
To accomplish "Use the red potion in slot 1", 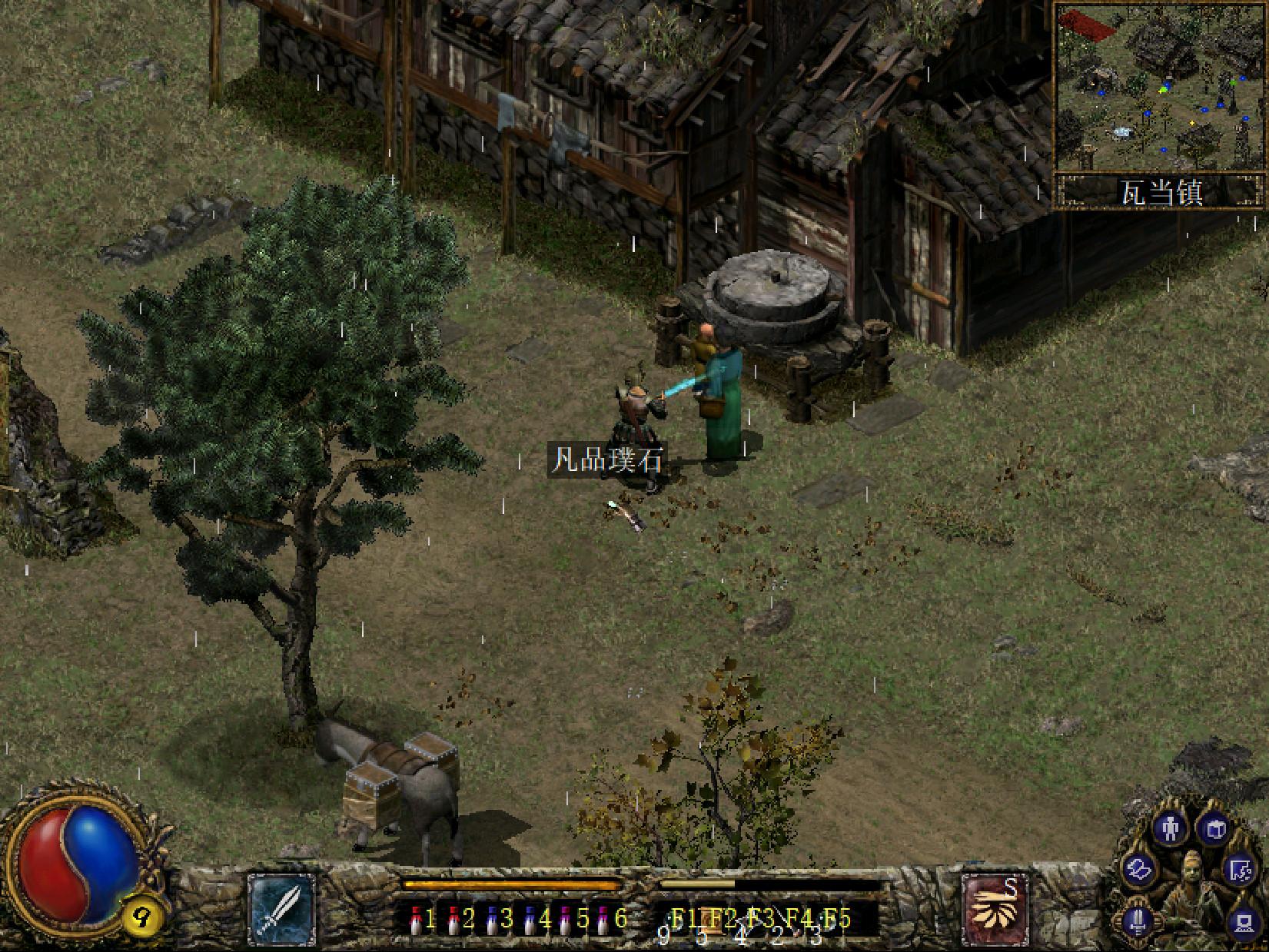I will click(x=415, y=919).
